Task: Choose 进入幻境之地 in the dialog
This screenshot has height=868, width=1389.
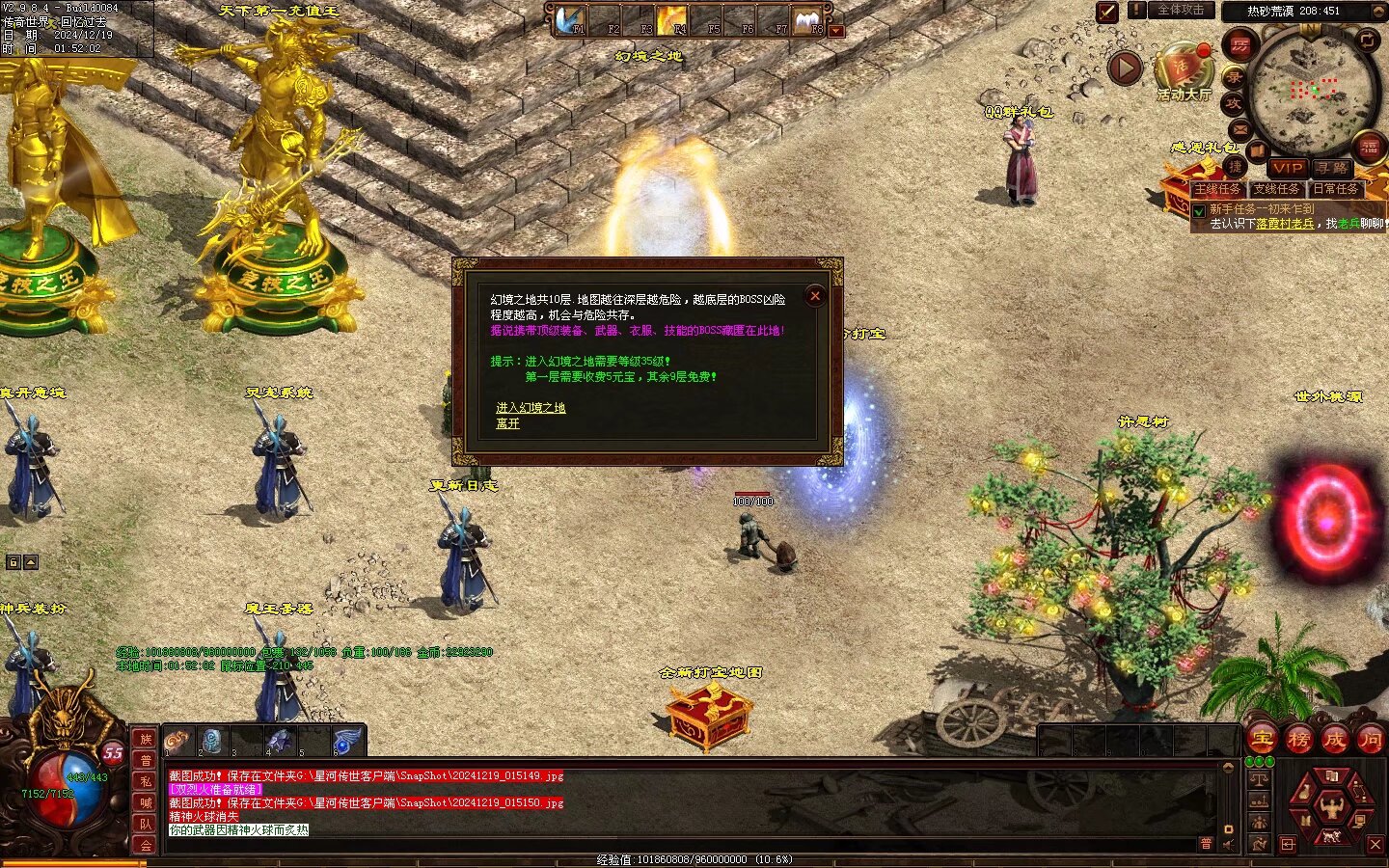Action: point(531,408)
